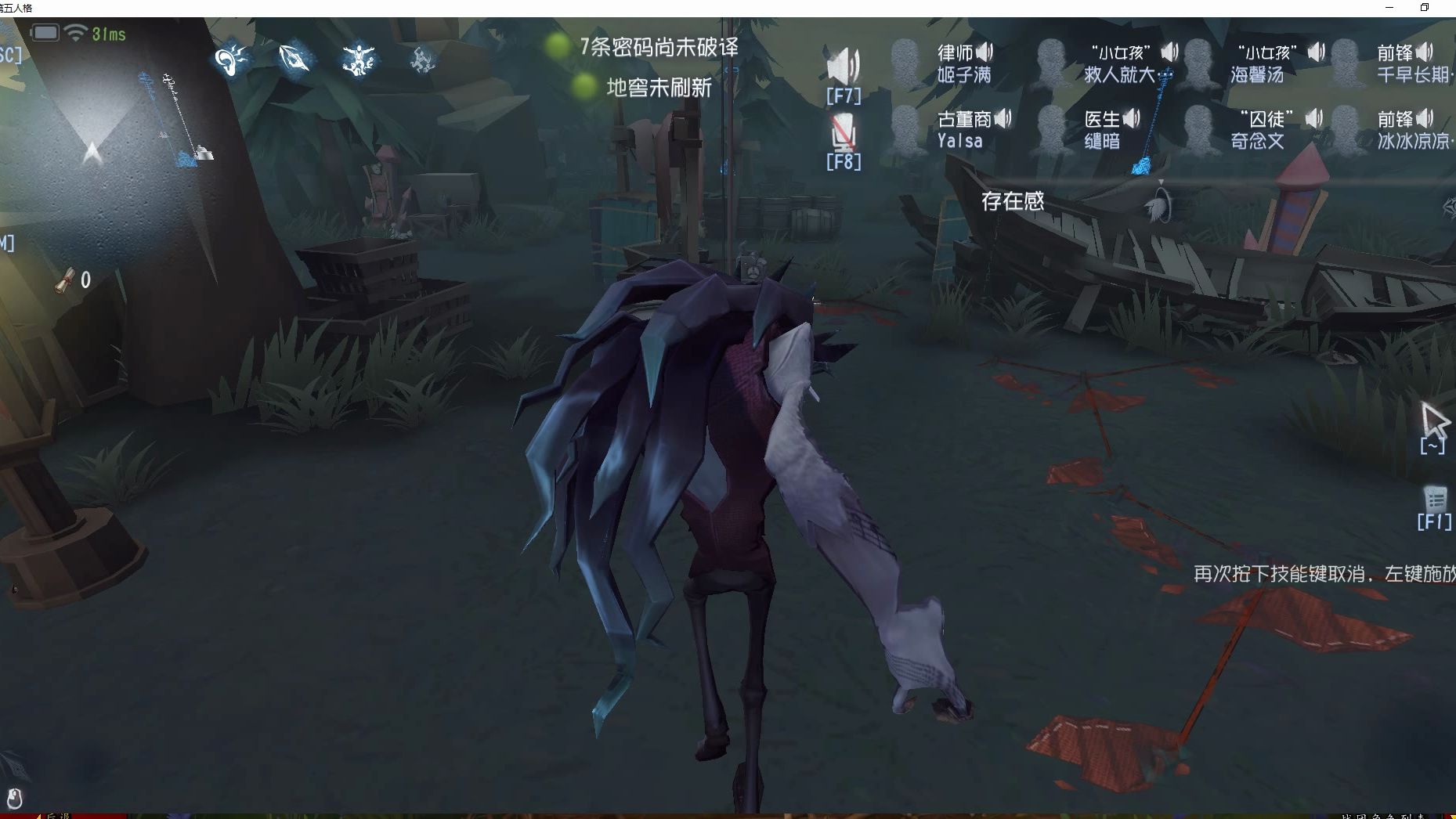1456x819 pixels.
Task: Click the 地窖未刷新 status message
Action: coord(658,88)
